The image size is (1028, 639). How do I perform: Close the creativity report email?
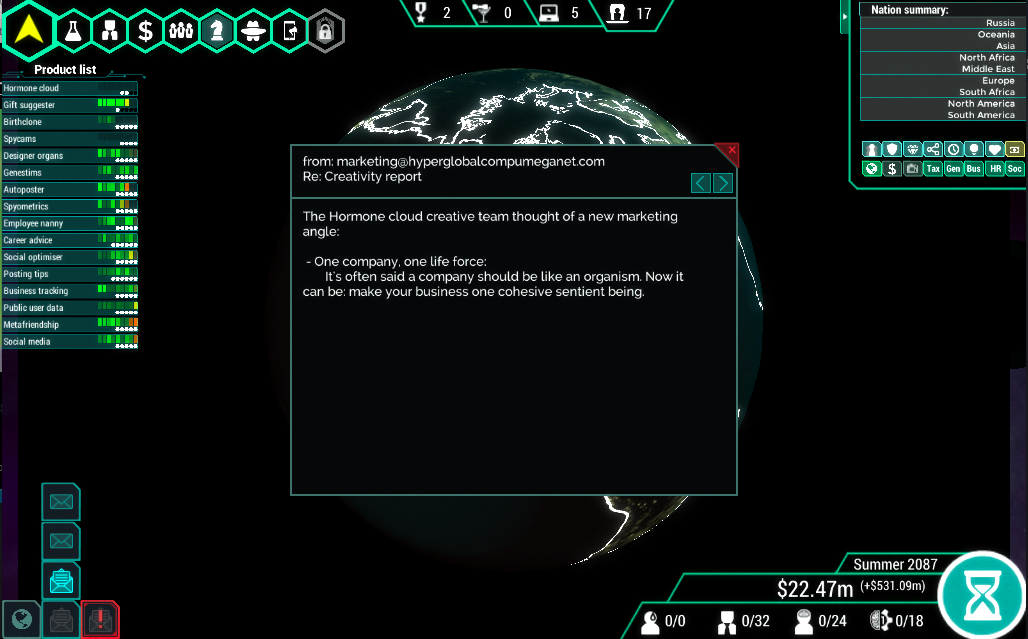point(732,150)
